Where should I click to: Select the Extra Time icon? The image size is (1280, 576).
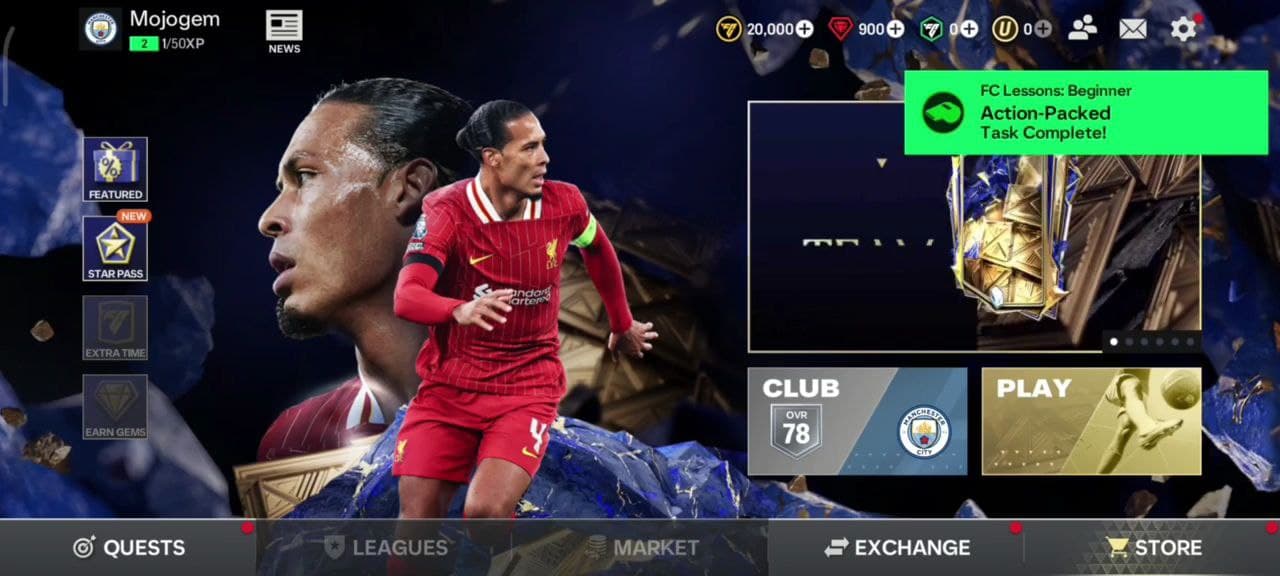tap(115, 327)
